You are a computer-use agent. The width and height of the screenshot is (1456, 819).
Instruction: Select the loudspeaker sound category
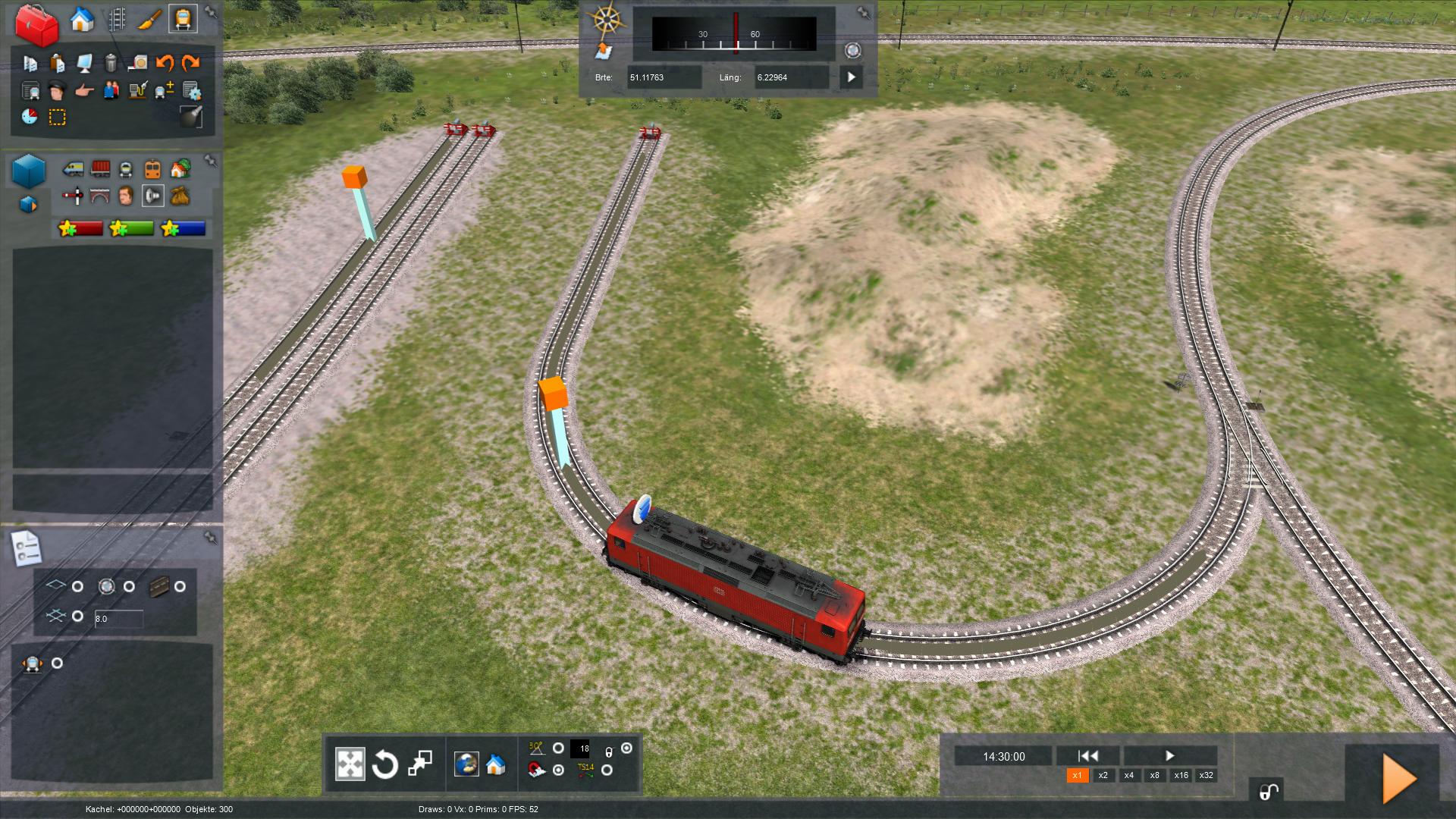coord(152,196)
